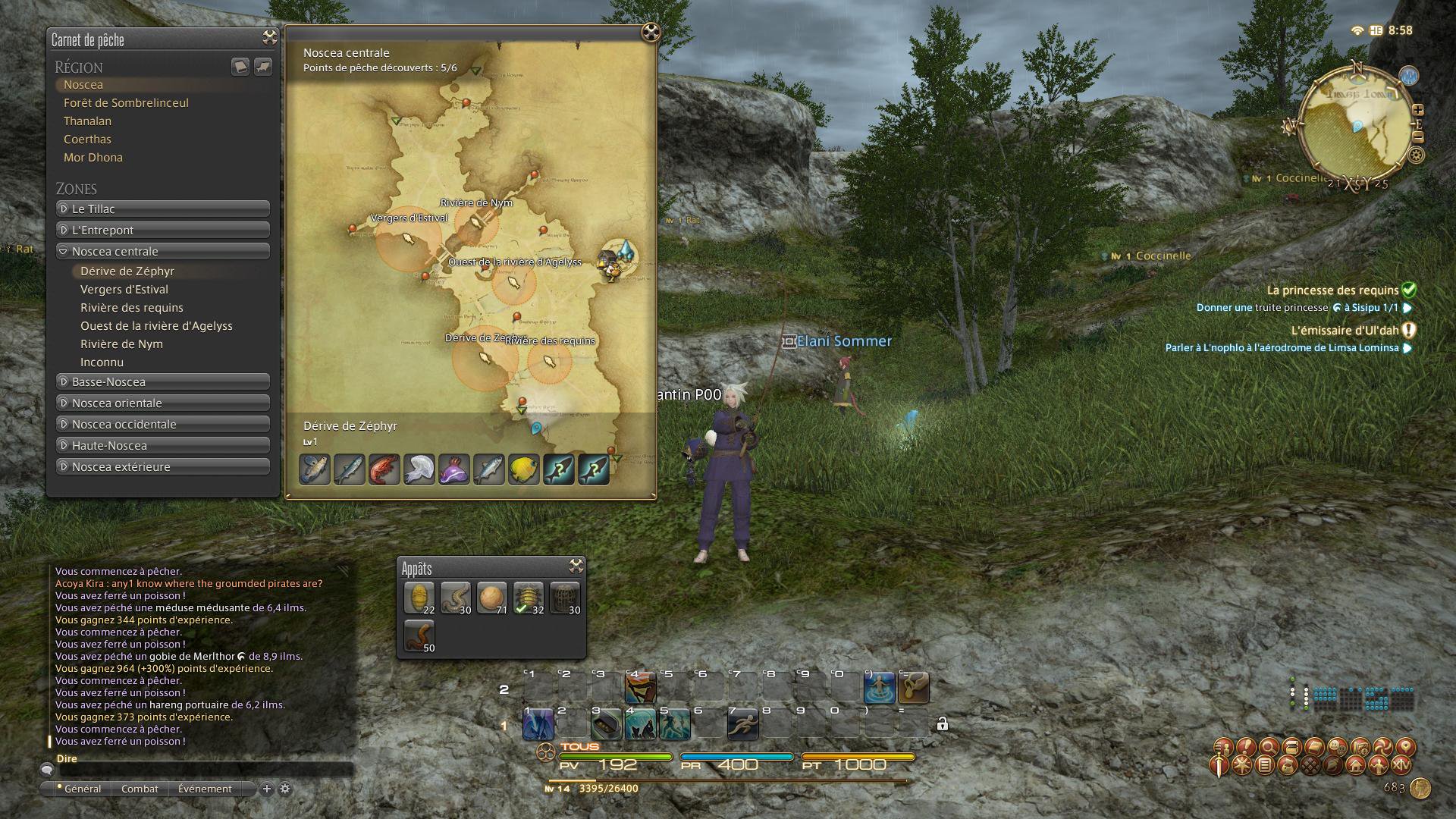
Task: Close the Carnet de pêche window
Action: 269,38
